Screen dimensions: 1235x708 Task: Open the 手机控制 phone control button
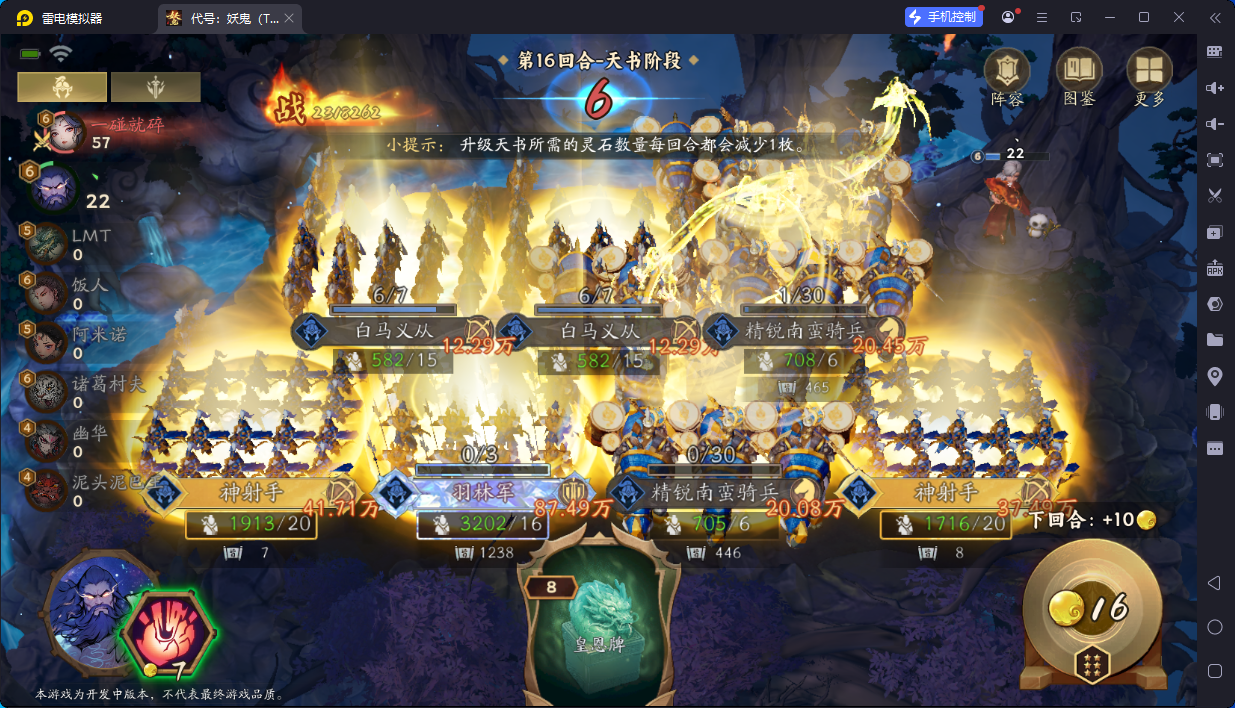pos(942,17)
